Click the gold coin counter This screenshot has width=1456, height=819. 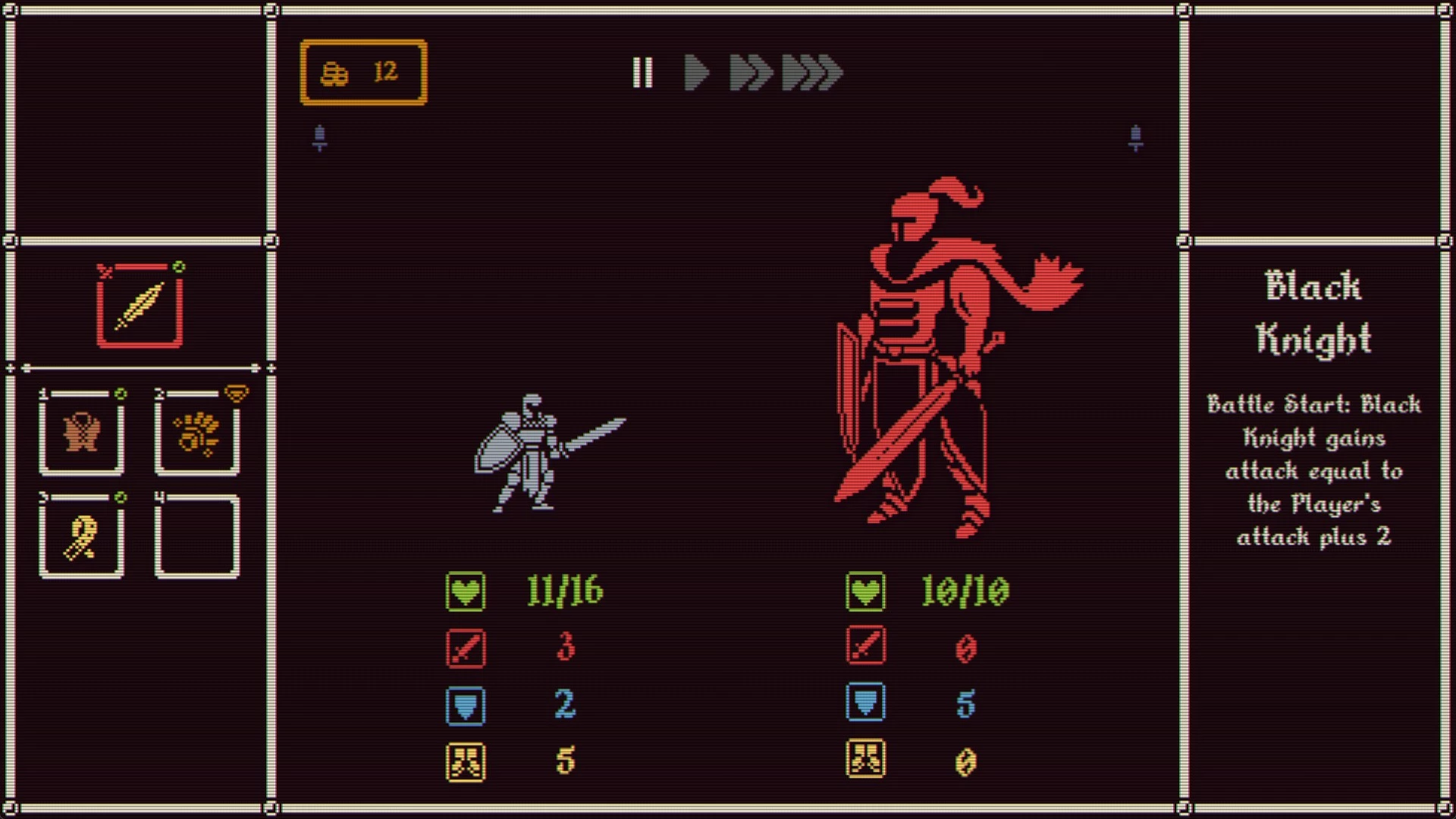click(x=364, y=72)
